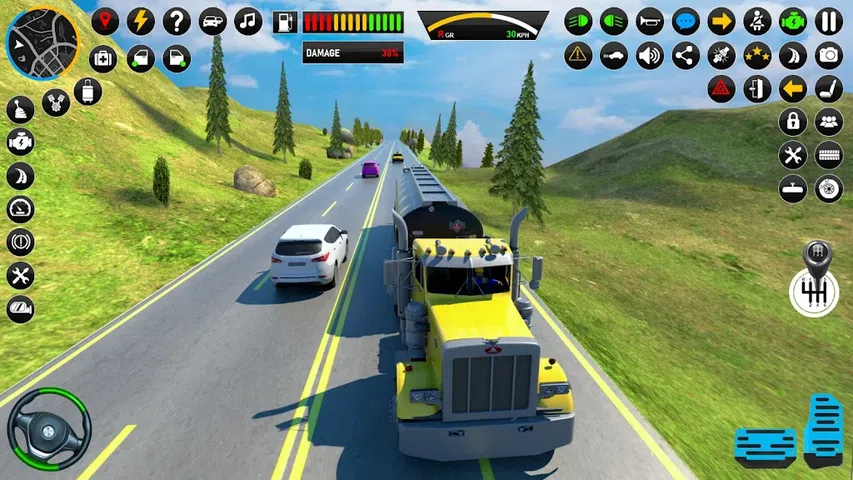Tap the red location pin icon
This screenshot has width=853, height=480.
pos(105,21)
